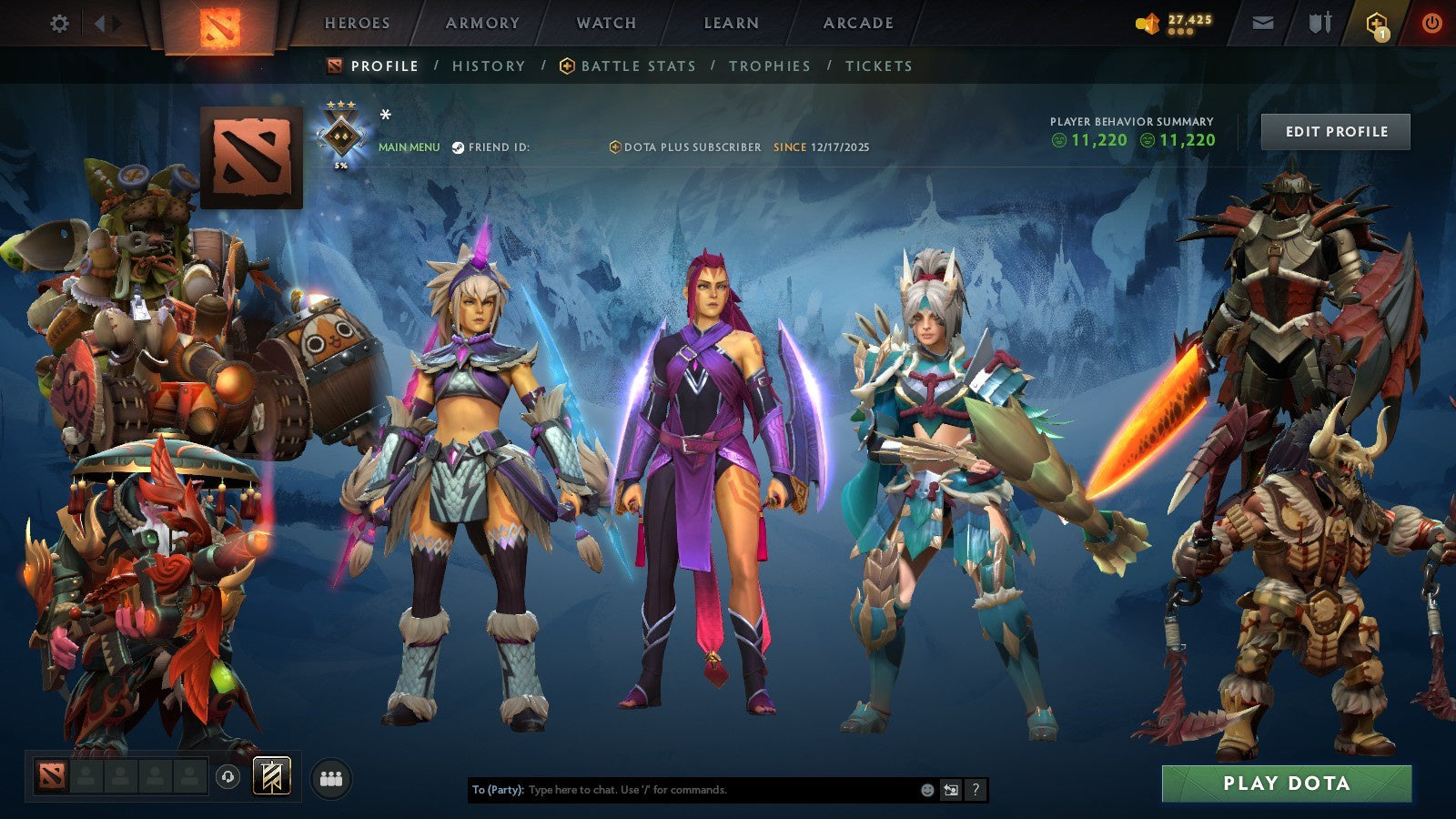Expand the three-dot menu under the shard count
The image size is (1456, 819).
[1180, 33]
